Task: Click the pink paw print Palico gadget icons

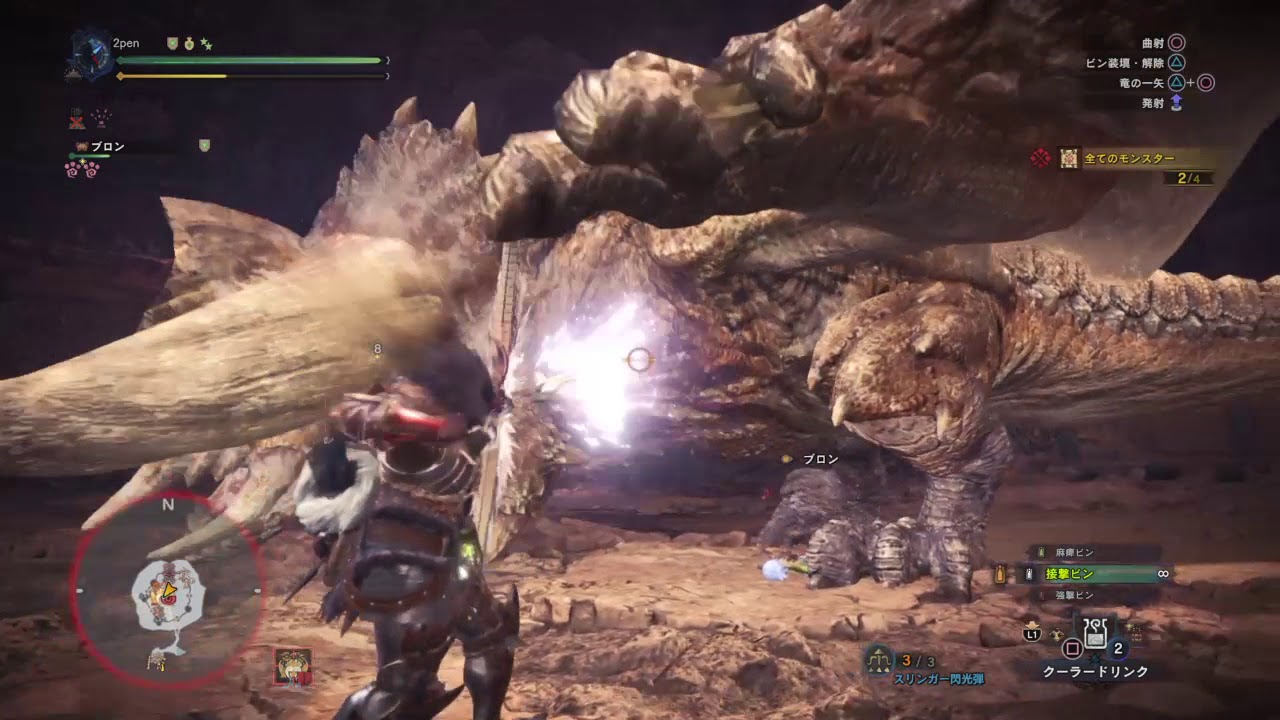Action: (x=82, y=169)
